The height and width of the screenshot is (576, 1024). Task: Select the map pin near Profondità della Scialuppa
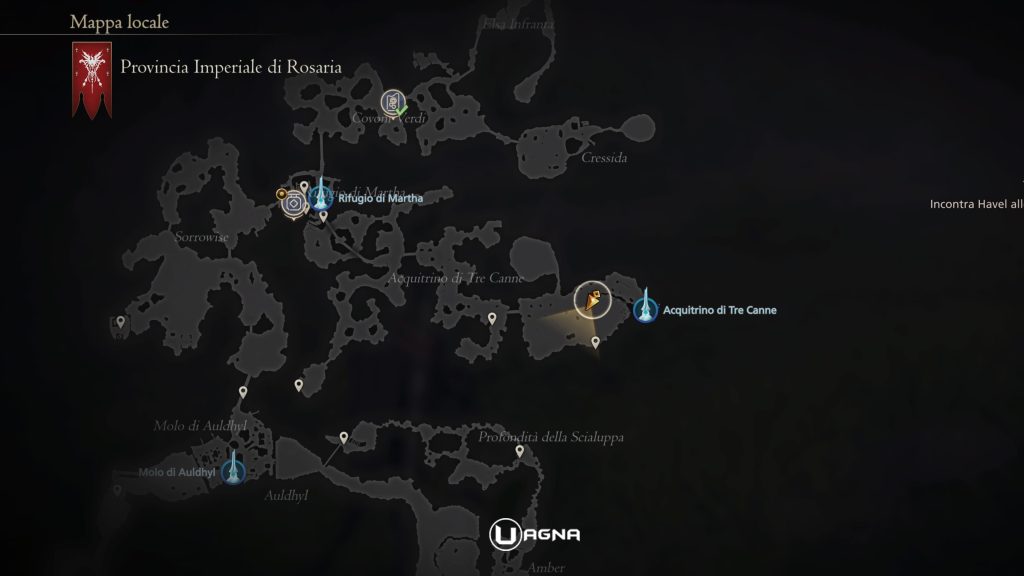[x=520, y=452]
